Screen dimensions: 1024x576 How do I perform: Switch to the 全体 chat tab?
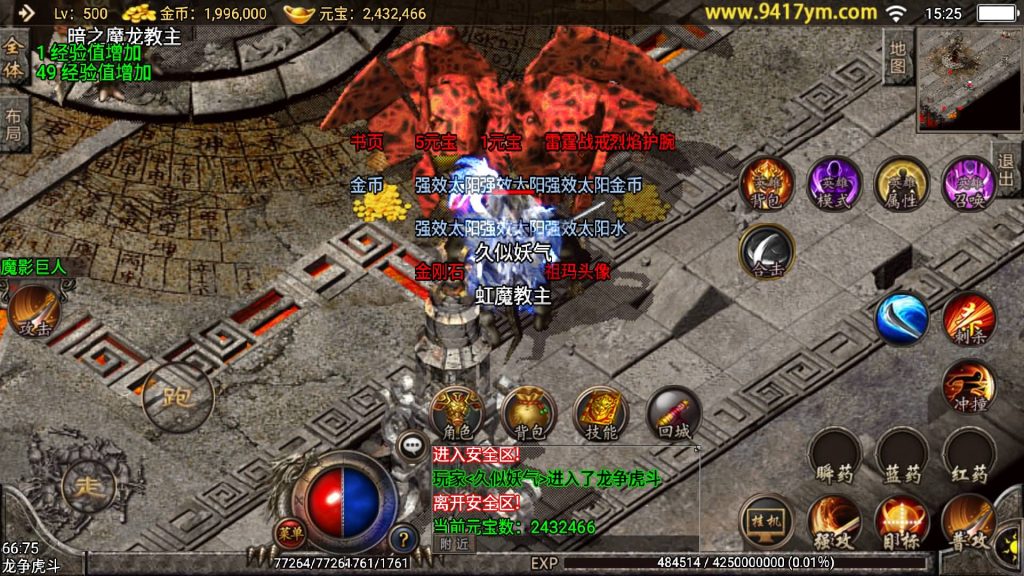(x=13, y=58)
